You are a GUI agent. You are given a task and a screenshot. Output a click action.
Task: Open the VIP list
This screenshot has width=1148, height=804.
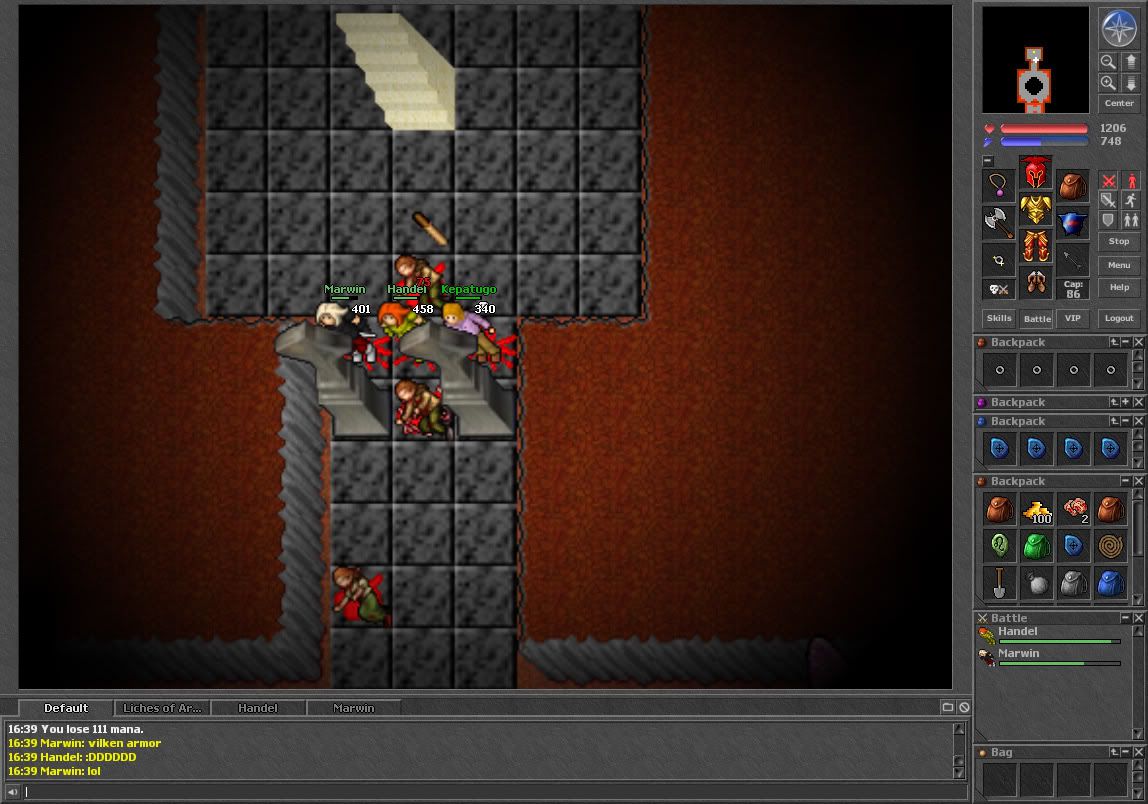1072,318
